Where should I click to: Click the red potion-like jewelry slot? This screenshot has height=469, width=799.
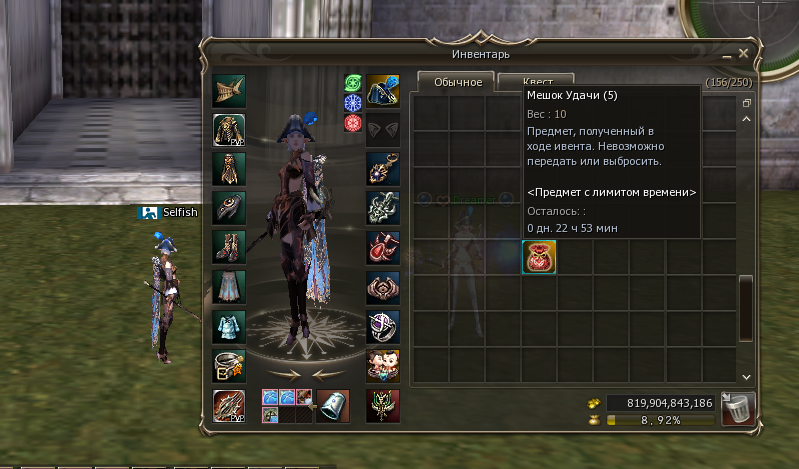click(x=383, y=247)
